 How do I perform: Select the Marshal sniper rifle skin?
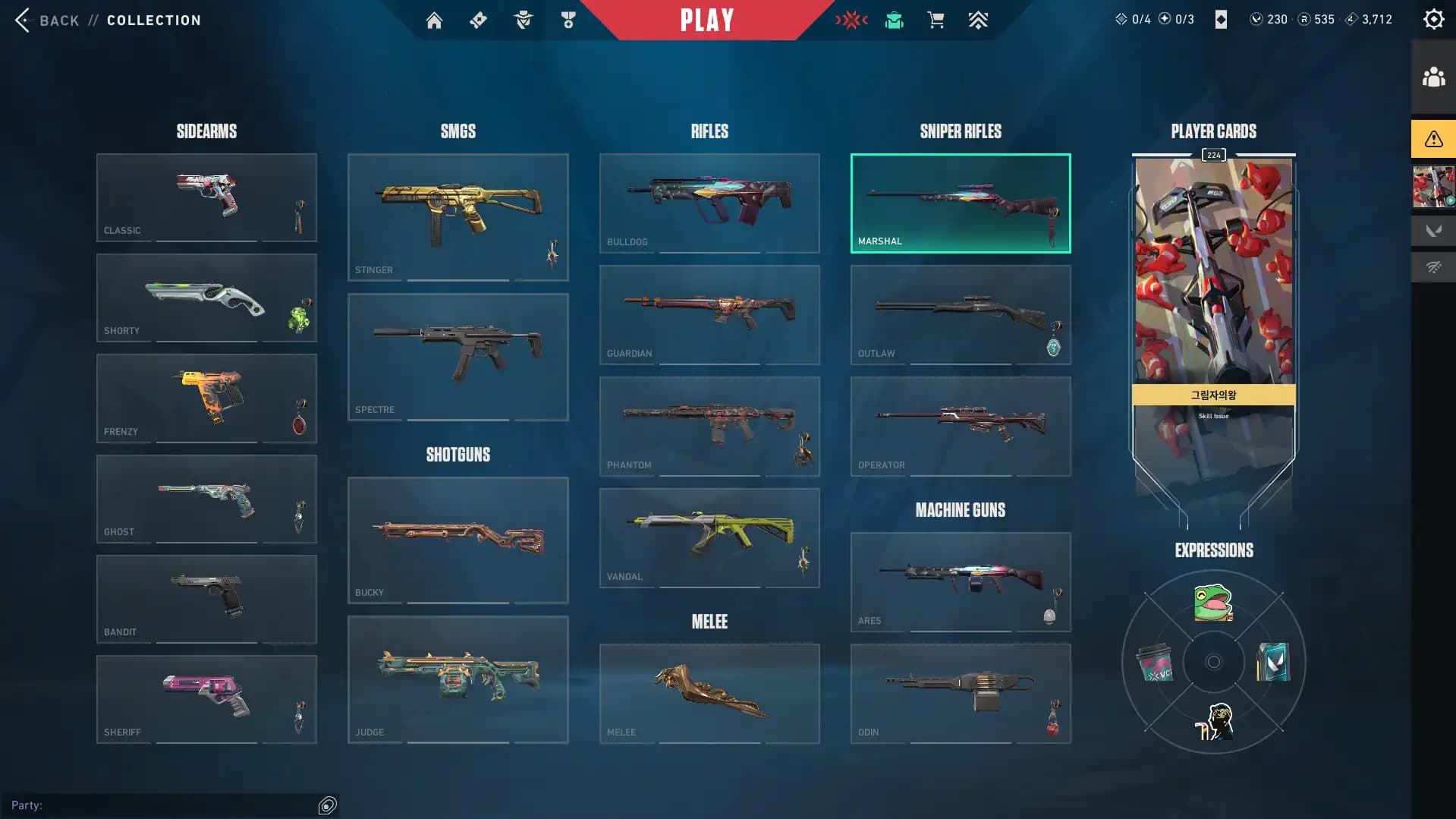[960, 202]
